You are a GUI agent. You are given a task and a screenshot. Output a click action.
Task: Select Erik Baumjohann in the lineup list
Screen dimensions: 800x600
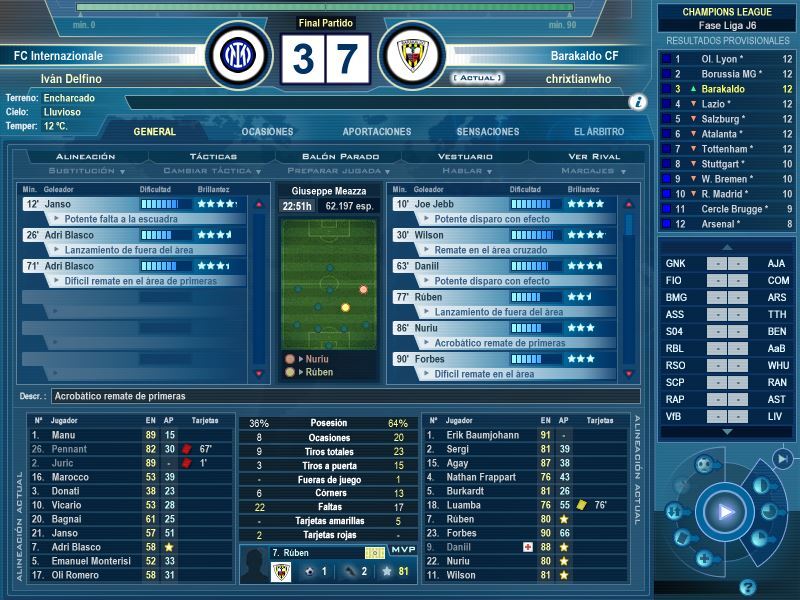click(480, 435)
